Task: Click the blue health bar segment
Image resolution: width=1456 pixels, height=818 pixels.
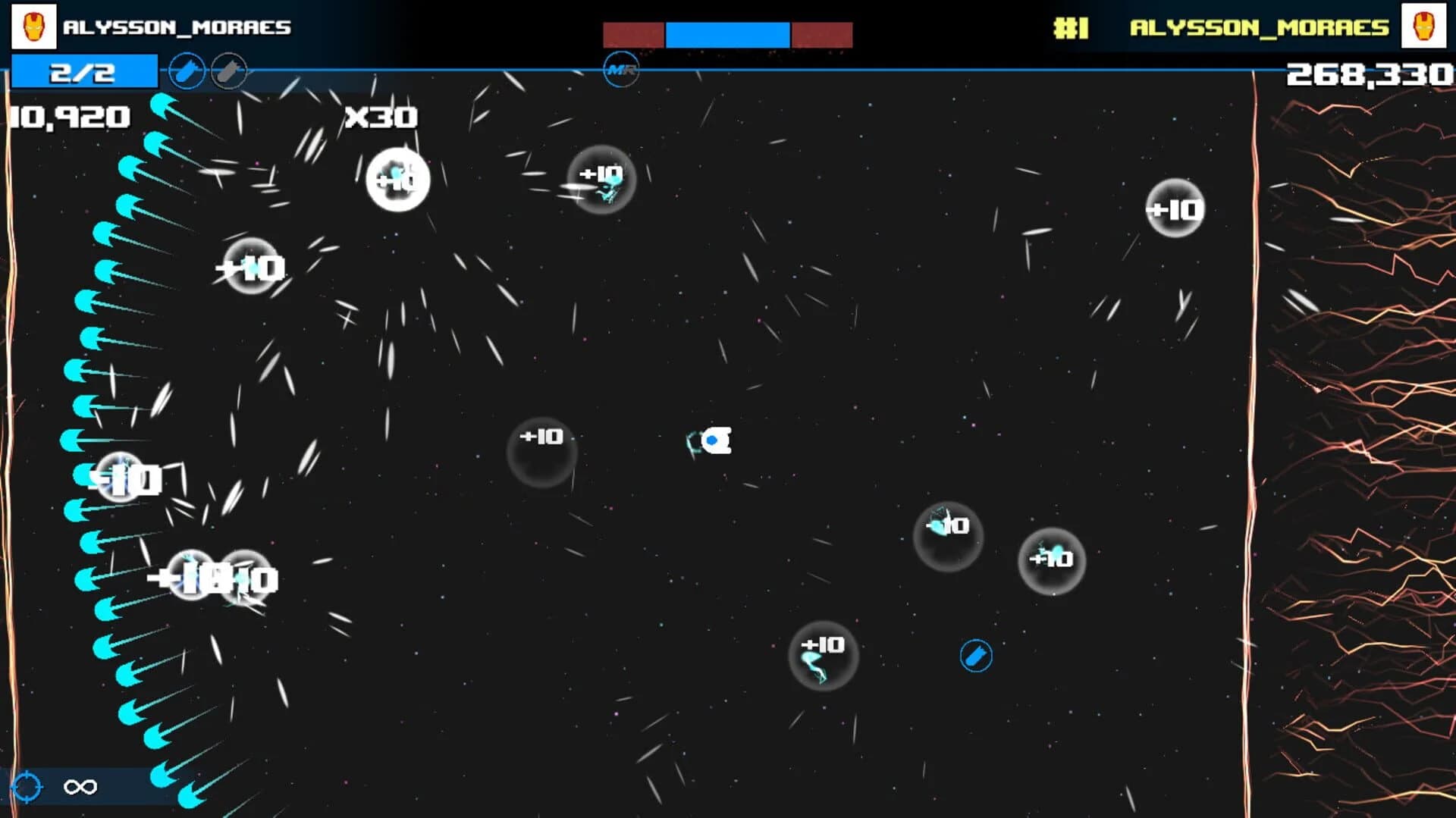Action: [x=726, y=33]
